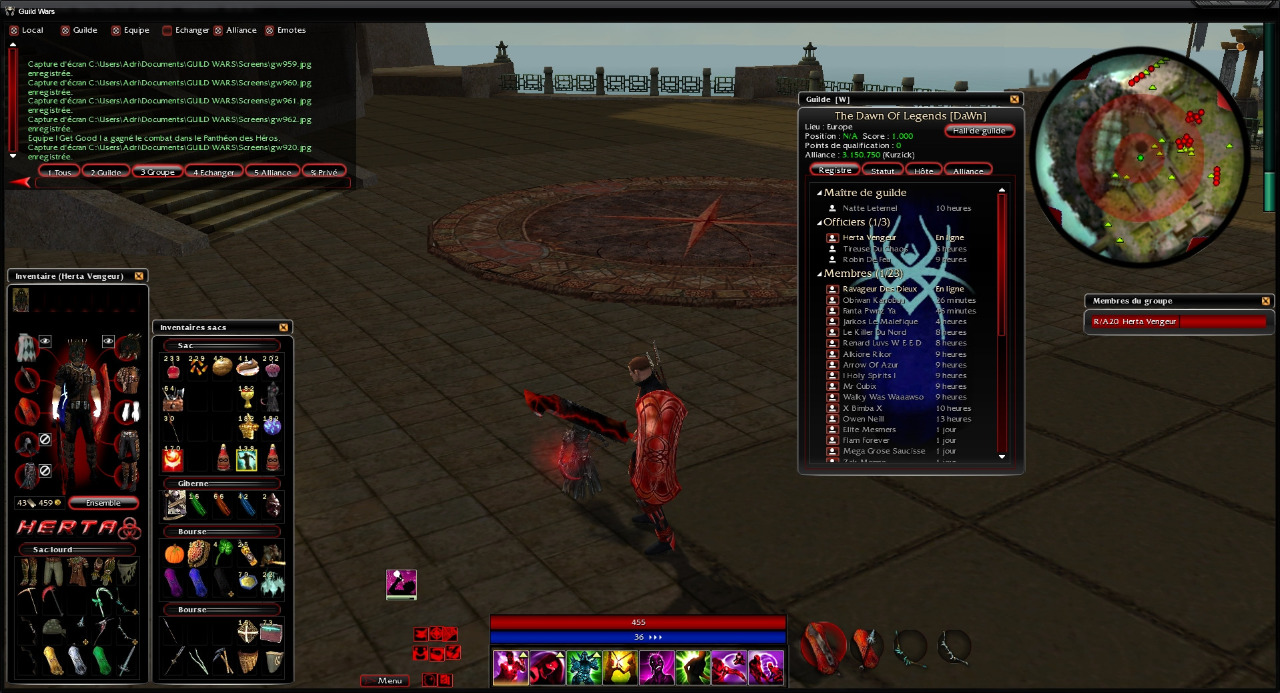Switch to the Statut tab in guild window
This screenshot has height=693, width=1280.
pyautogui.click(x=882, y=171)
